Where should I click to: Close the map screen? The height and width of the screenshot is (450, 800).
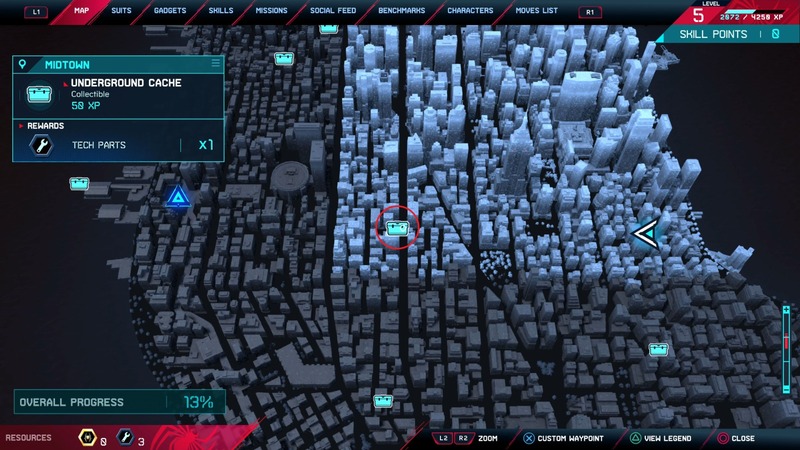point(735,438)
